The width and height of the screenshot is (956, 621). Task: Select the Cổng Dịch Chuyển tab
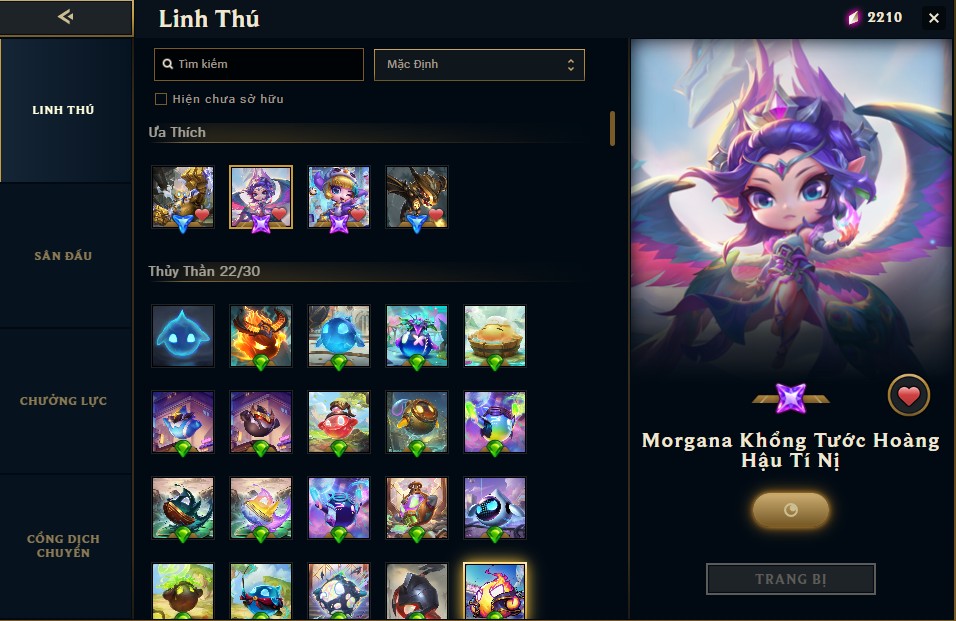[66, 546]
